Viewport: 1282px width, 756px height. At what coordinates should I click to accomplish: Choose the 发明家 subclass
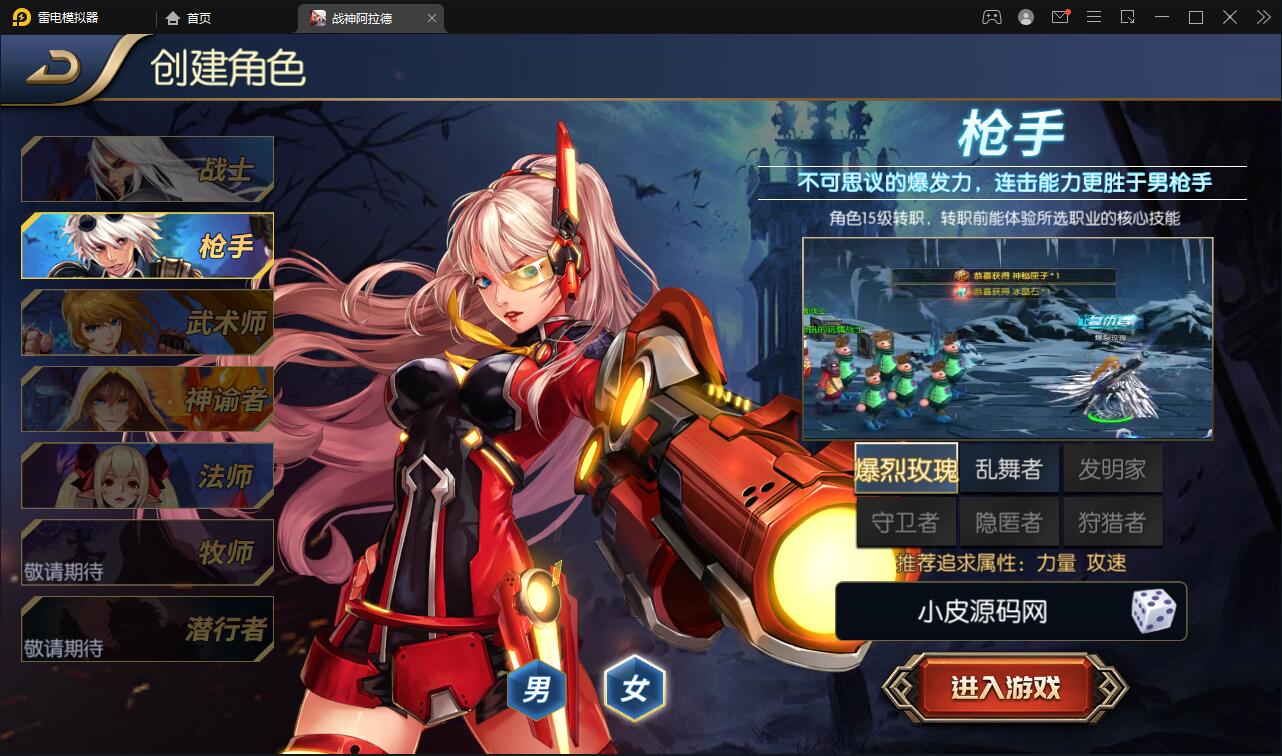tap(1112, 467)
